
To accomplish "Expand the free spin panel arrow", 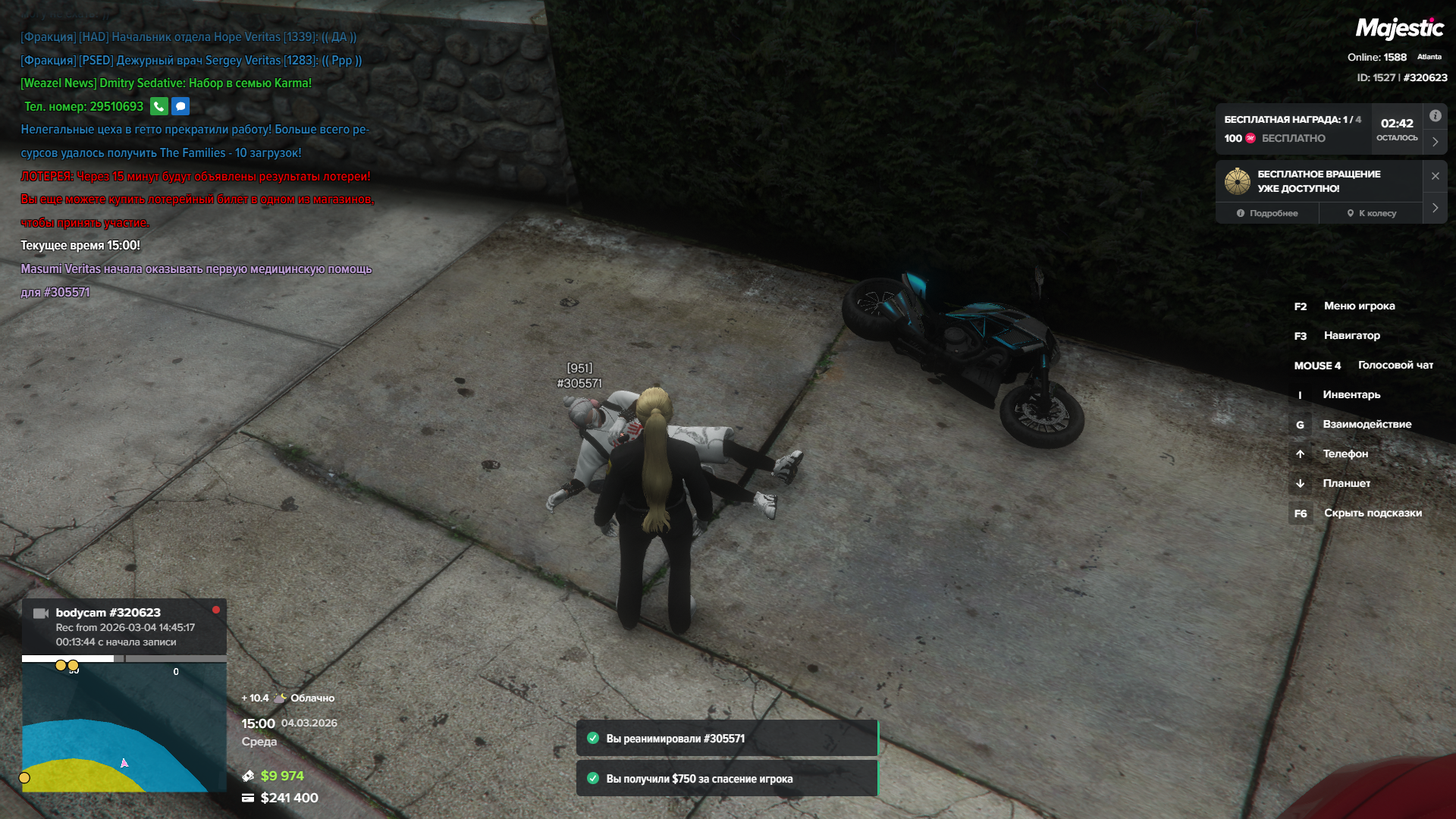I will click(x=1435, y=208).
